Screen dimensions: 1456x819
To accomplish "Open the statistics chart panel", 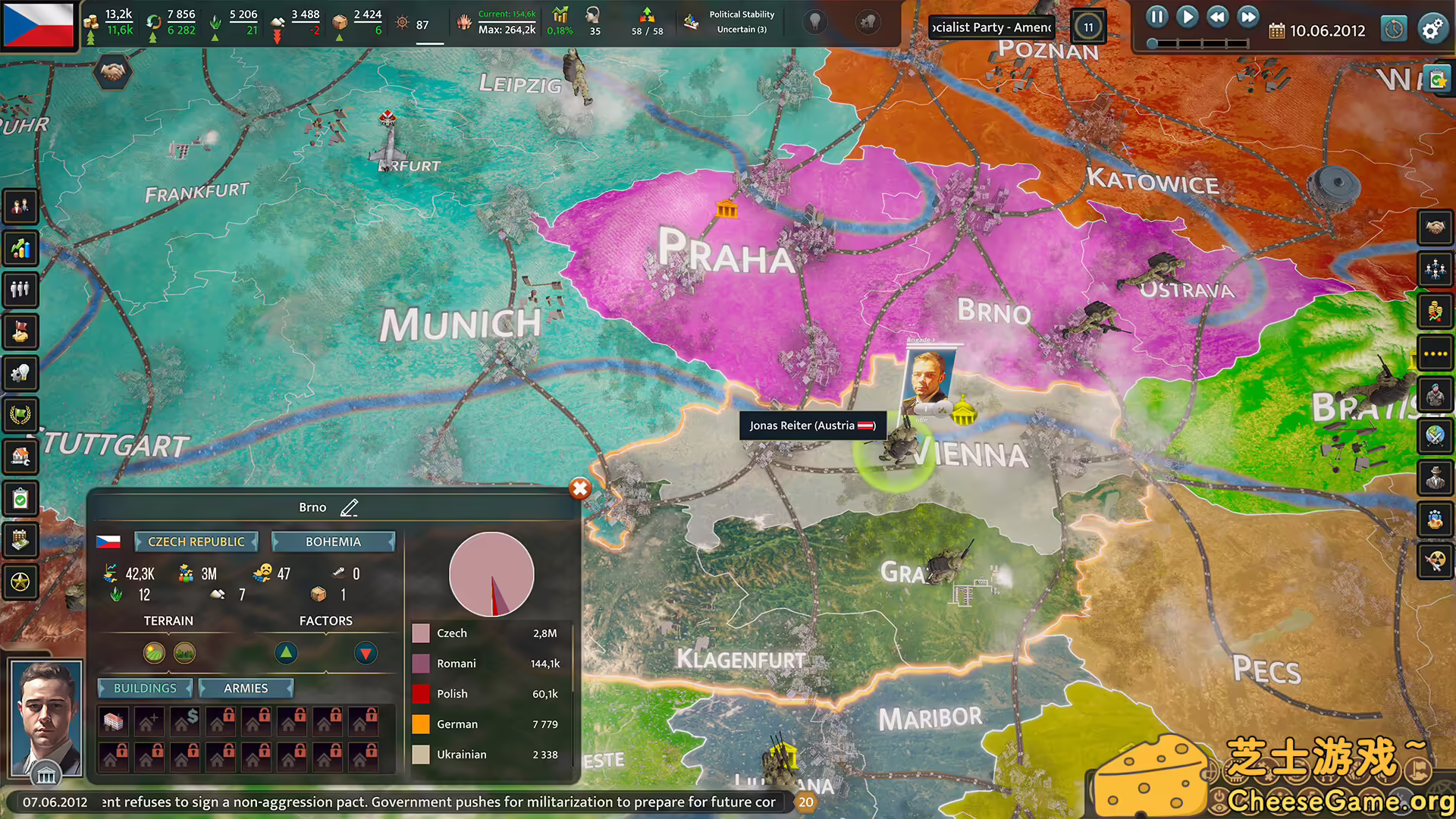I will [20, 248].
